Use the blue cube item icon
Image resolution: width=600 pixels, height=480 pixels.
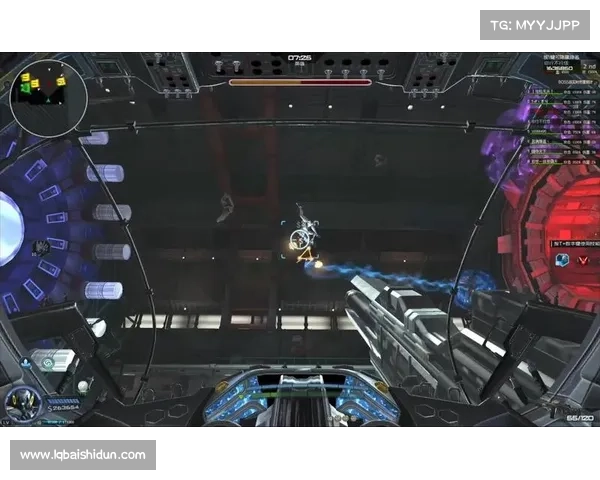tap(562, 260)
